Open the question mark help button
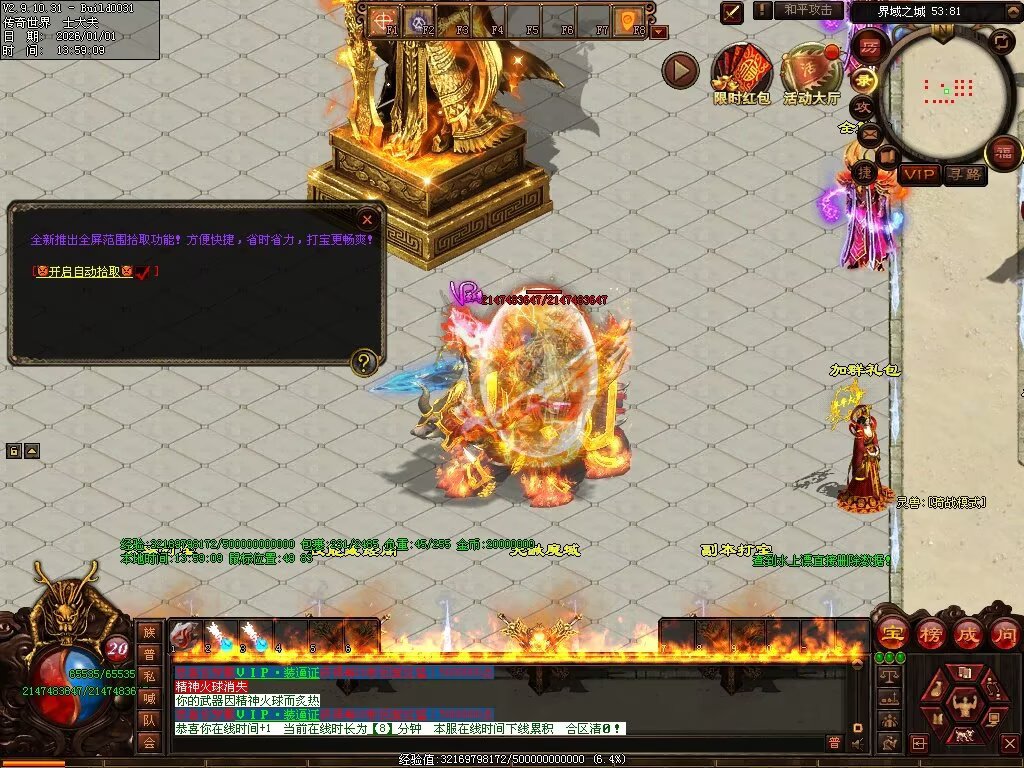The width and height of the screenshot is (1024, 768). (365, 362)
